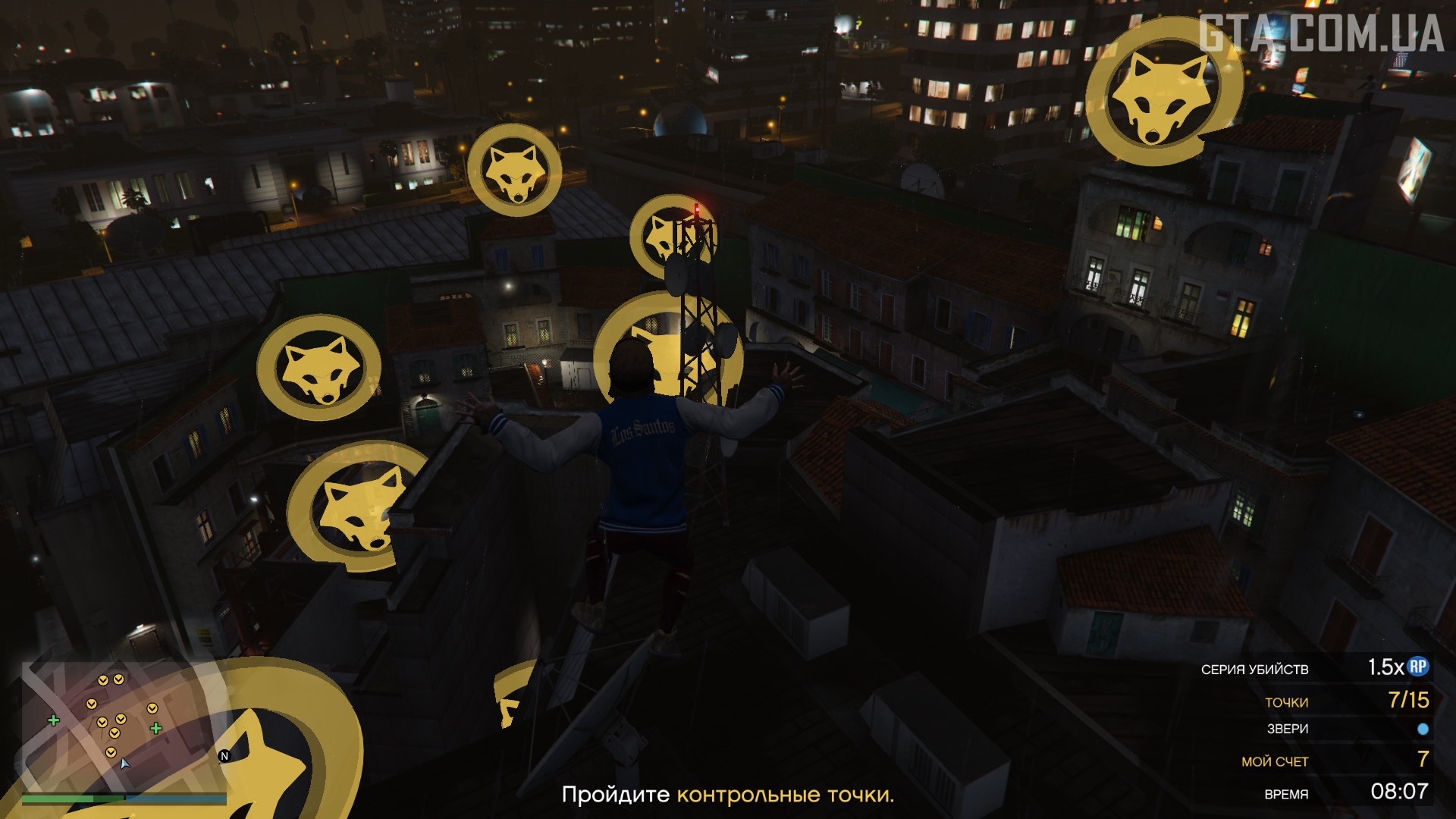Select the north N compass marker
The image size is (1456, 819).
pos(224,756)
